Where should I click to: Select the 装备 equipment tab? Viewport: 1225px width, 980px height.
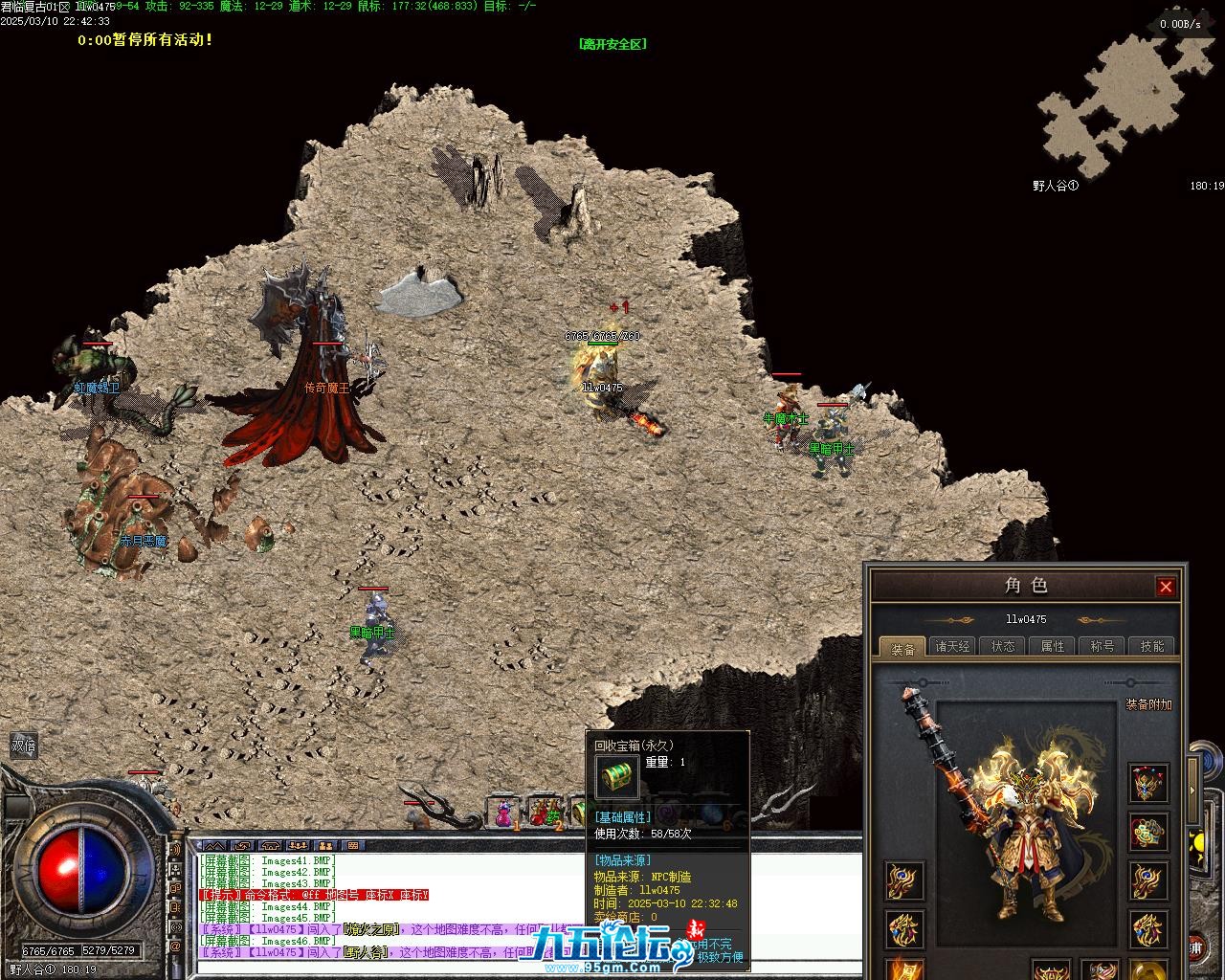(902, 648)
